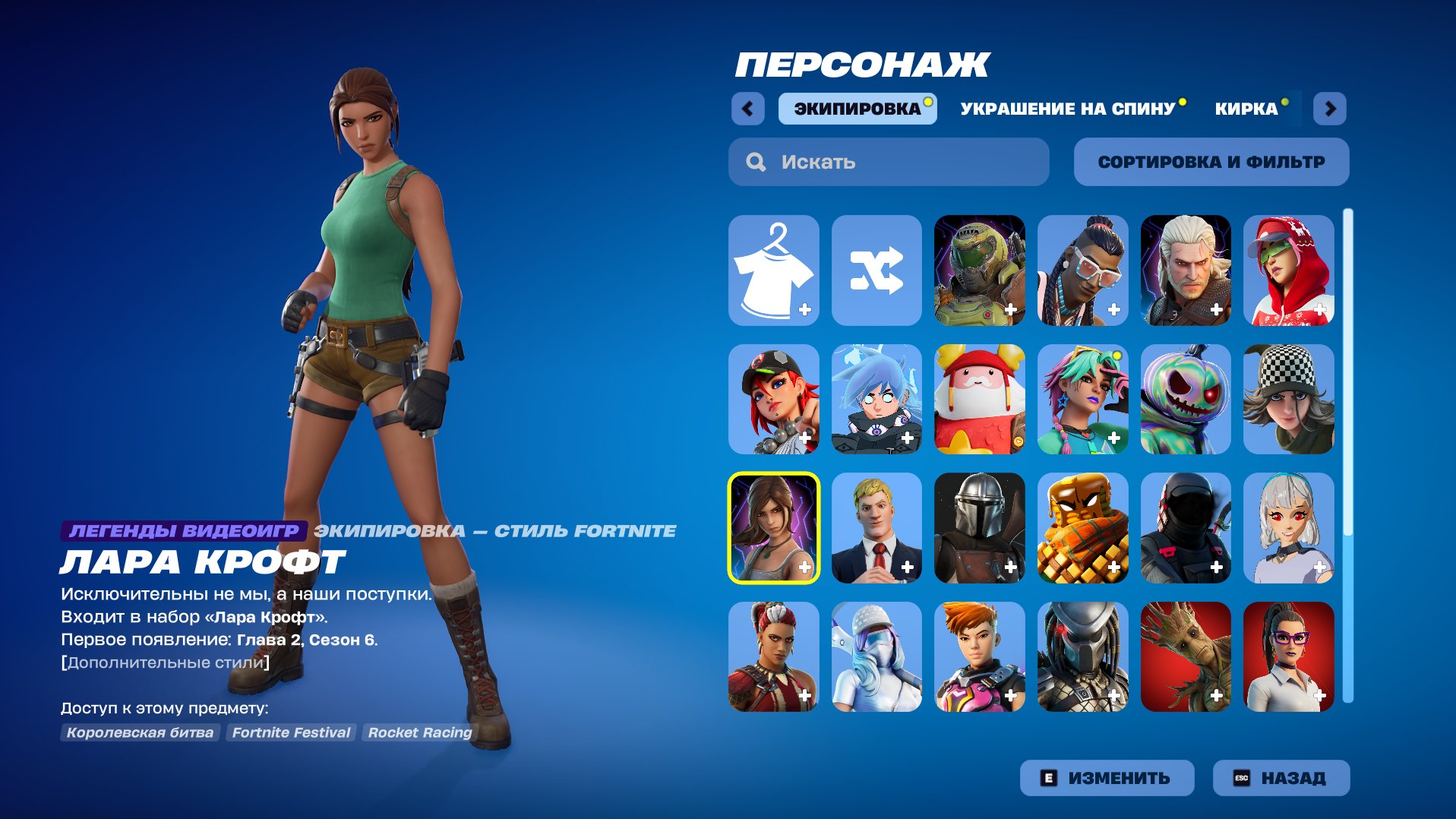Click НАЗАД to go back
1456x819 pixels.
(1281, 777)
